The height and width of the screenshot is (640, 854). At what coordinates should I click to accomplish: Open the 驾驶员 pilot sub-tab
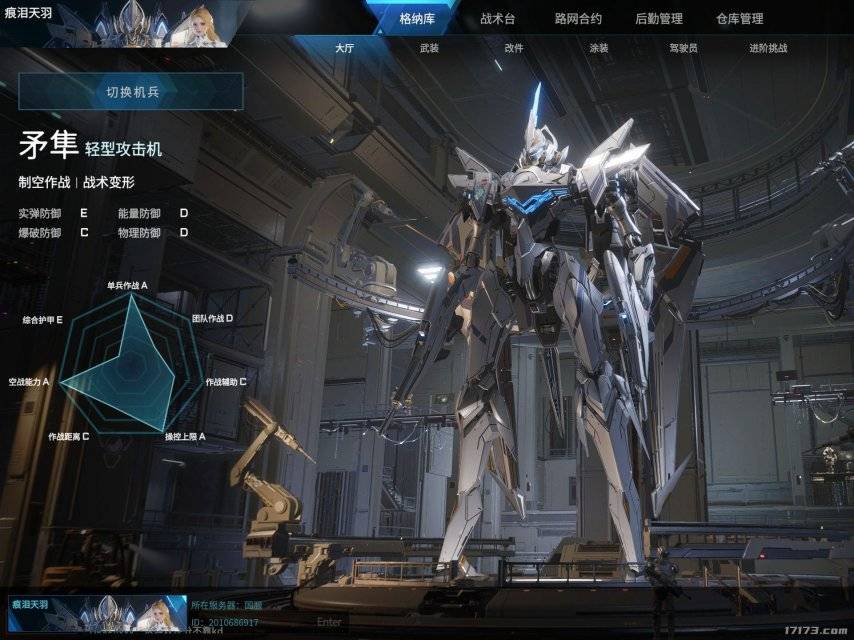(x=683, y=48)
